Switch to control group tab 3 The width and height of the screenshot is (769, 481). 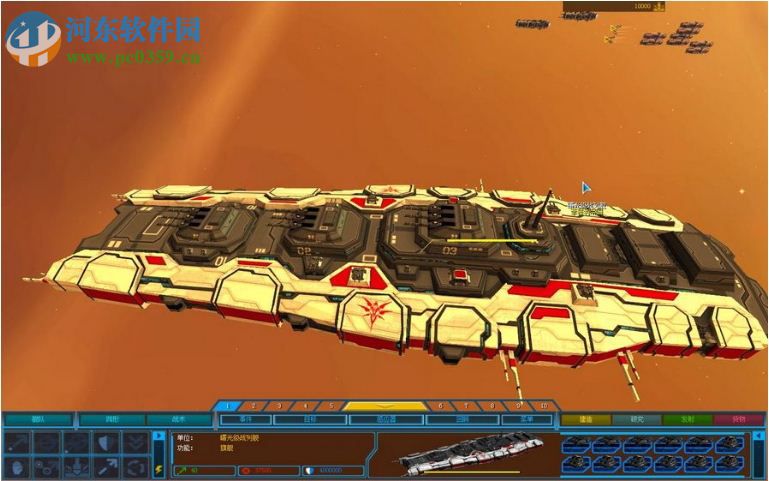pyautogui.click(x=277, y=406)
